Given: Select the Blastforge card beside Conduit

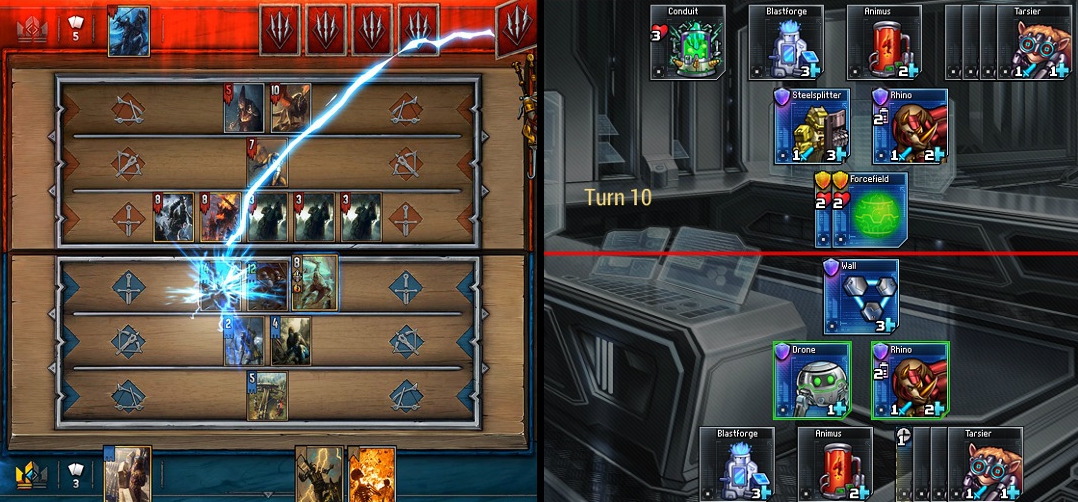Looking at the screenshot, I should click(x=785, y=45).
